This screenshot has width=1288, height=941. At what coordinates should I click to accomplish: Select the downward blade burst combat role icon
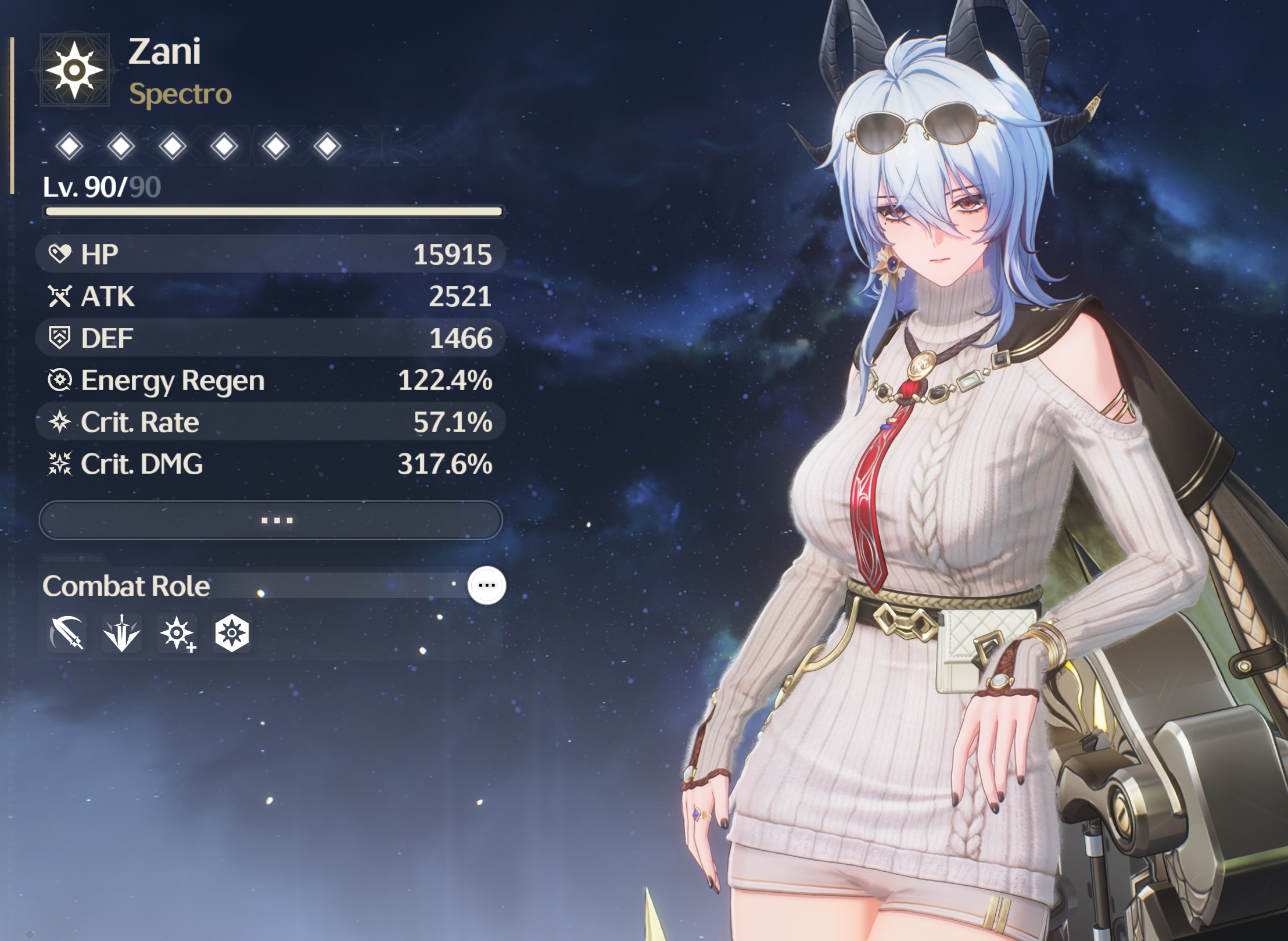(x=121, y=633)
